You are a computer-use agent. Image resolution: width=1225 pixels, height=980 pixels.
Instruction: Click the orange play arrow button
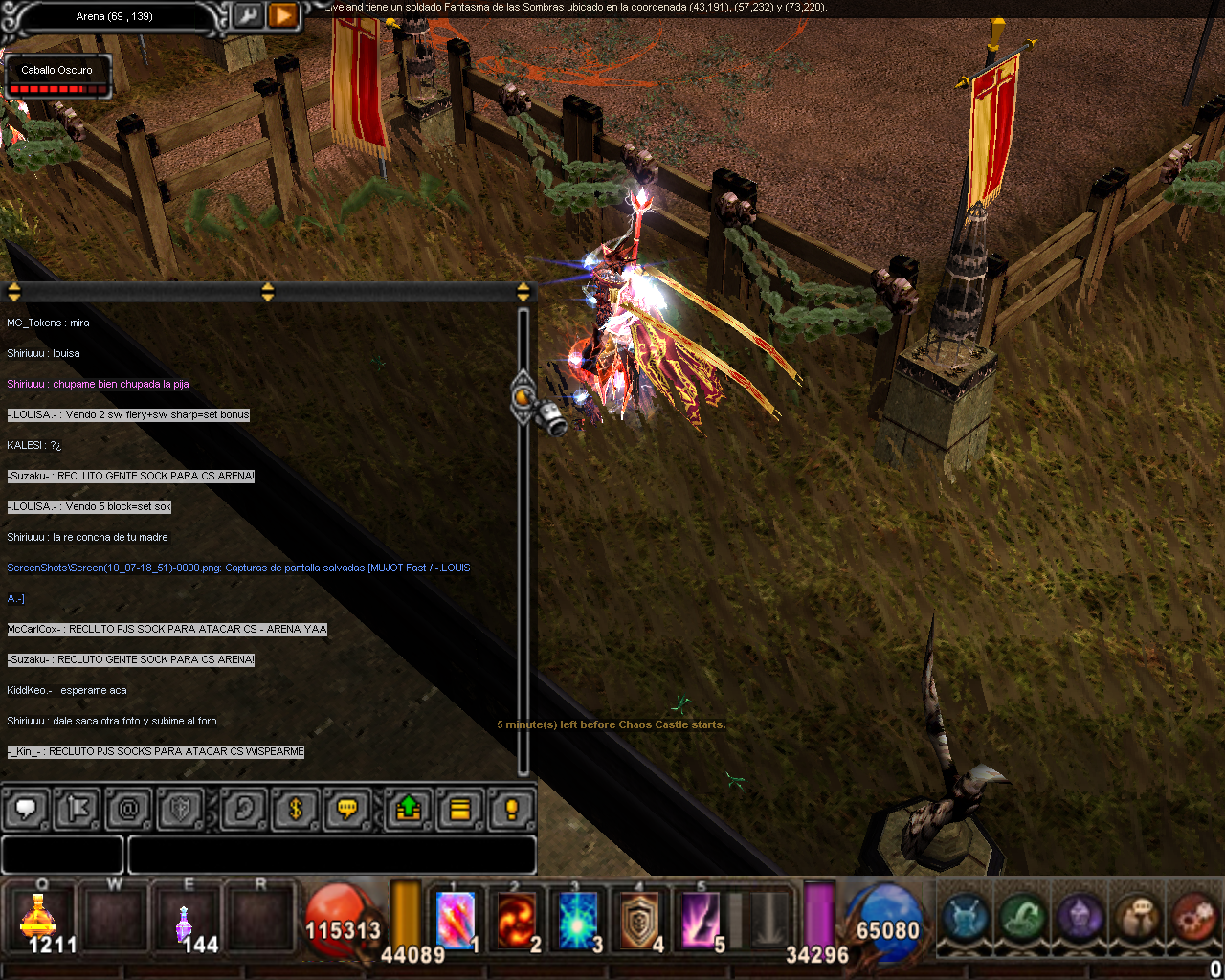283,15
